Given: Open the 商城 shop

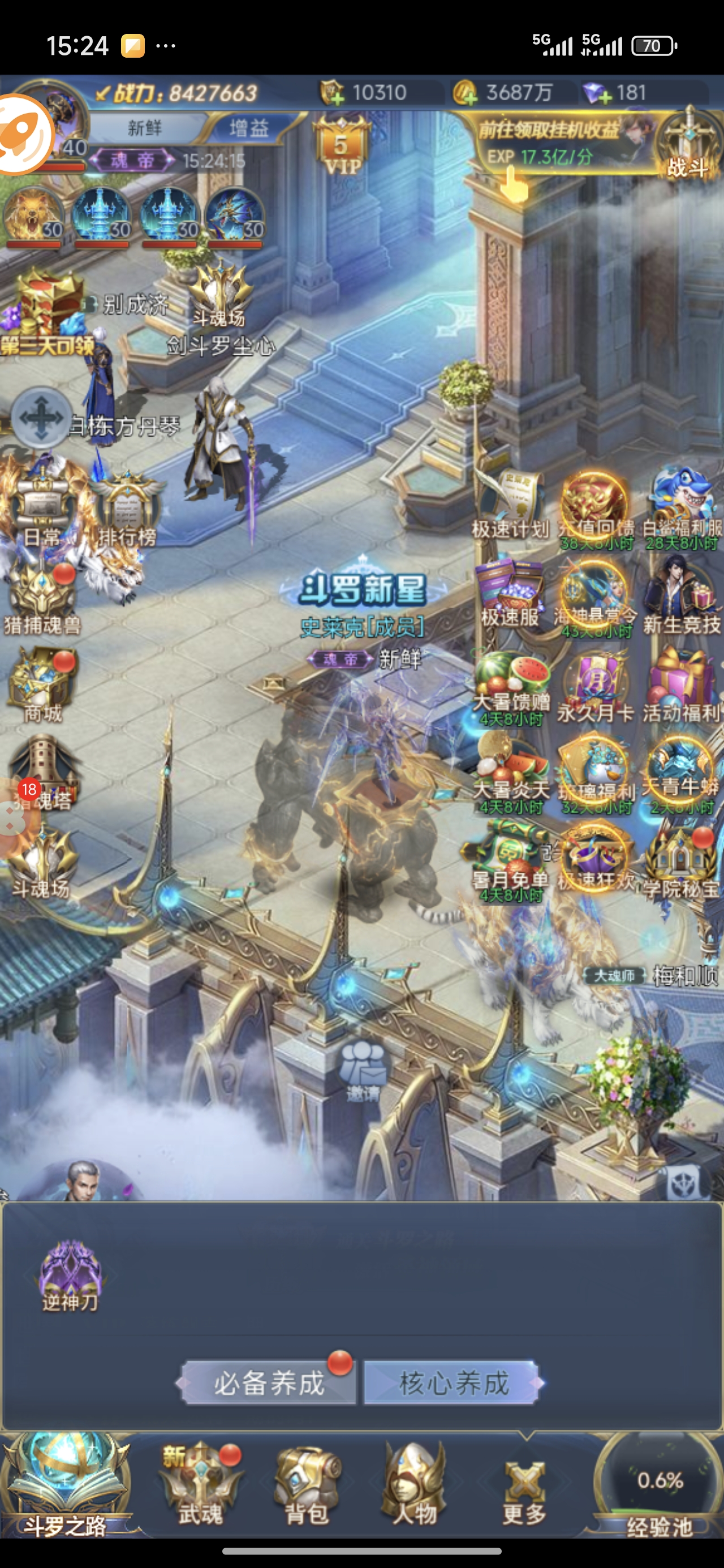Looking at the screenshot, I should 41,685.
